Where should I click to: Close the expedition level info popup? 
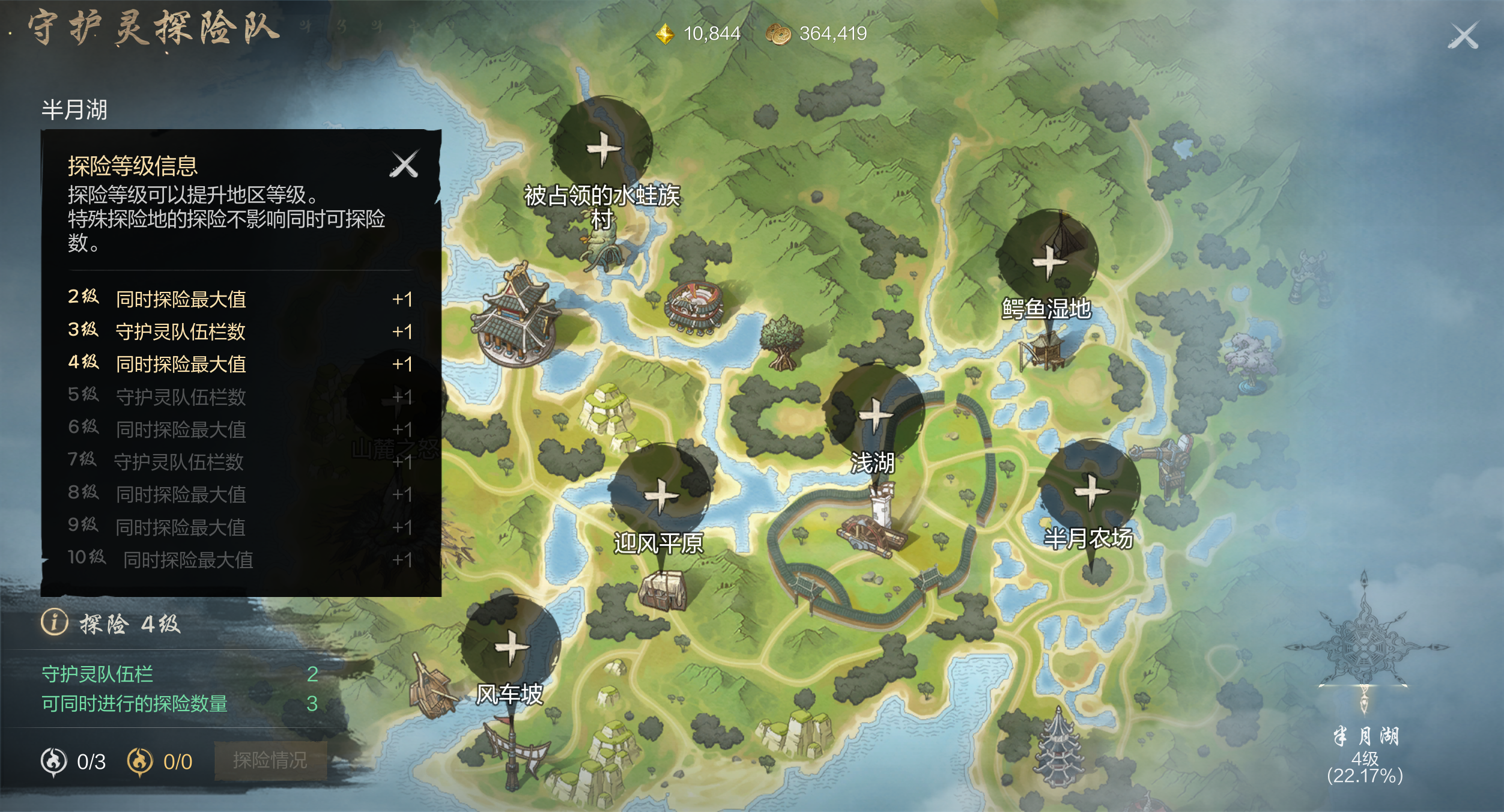pyautogui.click(x=404, y=164)
